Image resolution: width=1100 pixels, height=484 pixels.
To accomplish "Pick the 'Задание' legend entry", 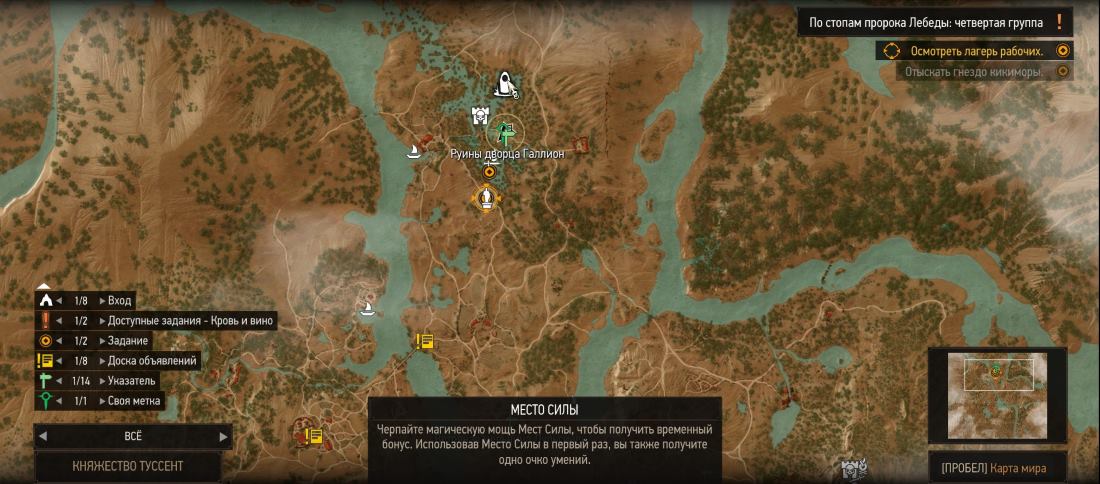I will pos(126,340).
